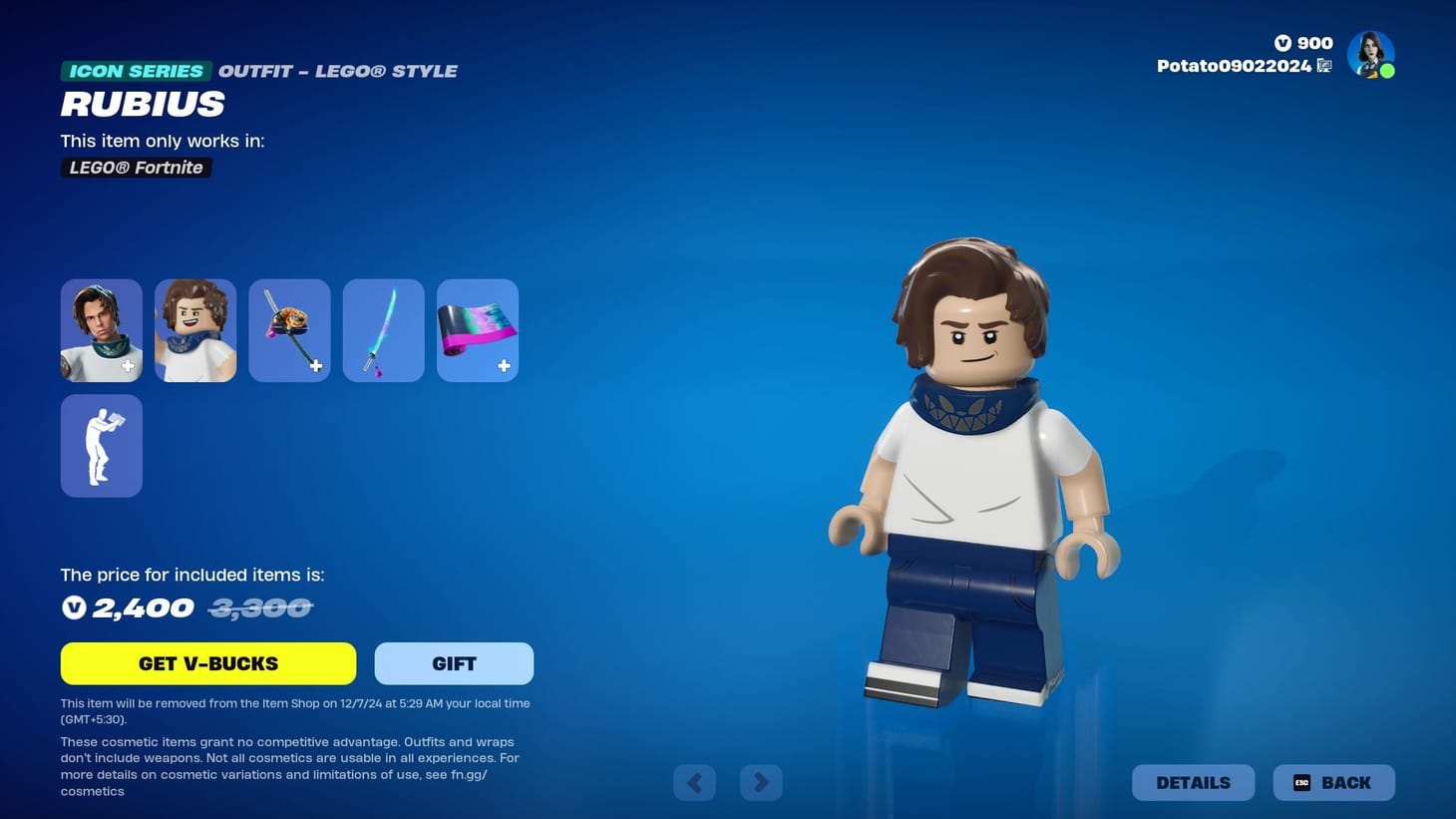
Task: Click the LEGO Fortnite compatibility tag
Action: (x=136, y=167)
